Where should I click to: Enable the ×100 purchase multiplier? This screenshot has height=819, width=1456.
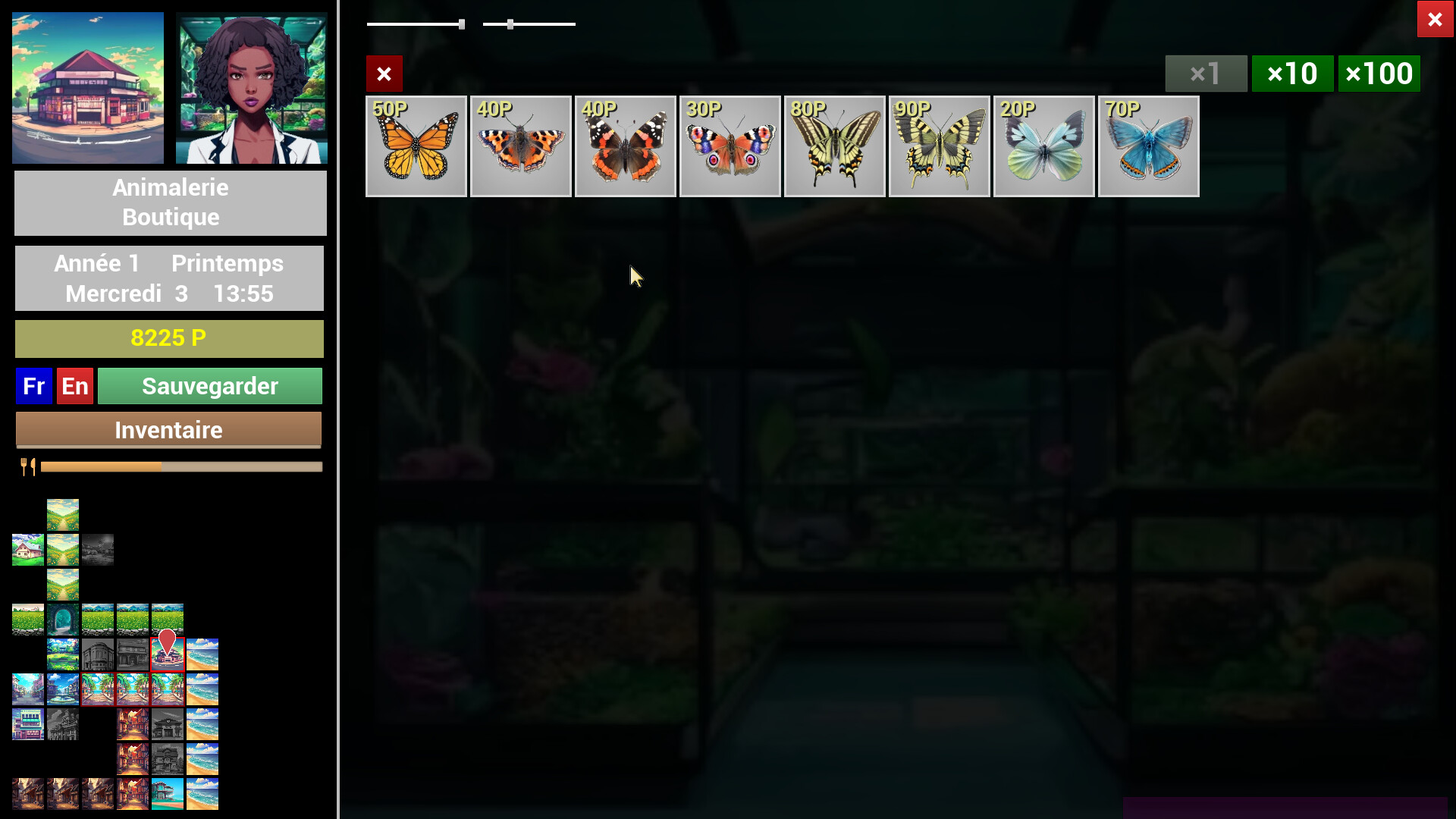pos(1379,74)
